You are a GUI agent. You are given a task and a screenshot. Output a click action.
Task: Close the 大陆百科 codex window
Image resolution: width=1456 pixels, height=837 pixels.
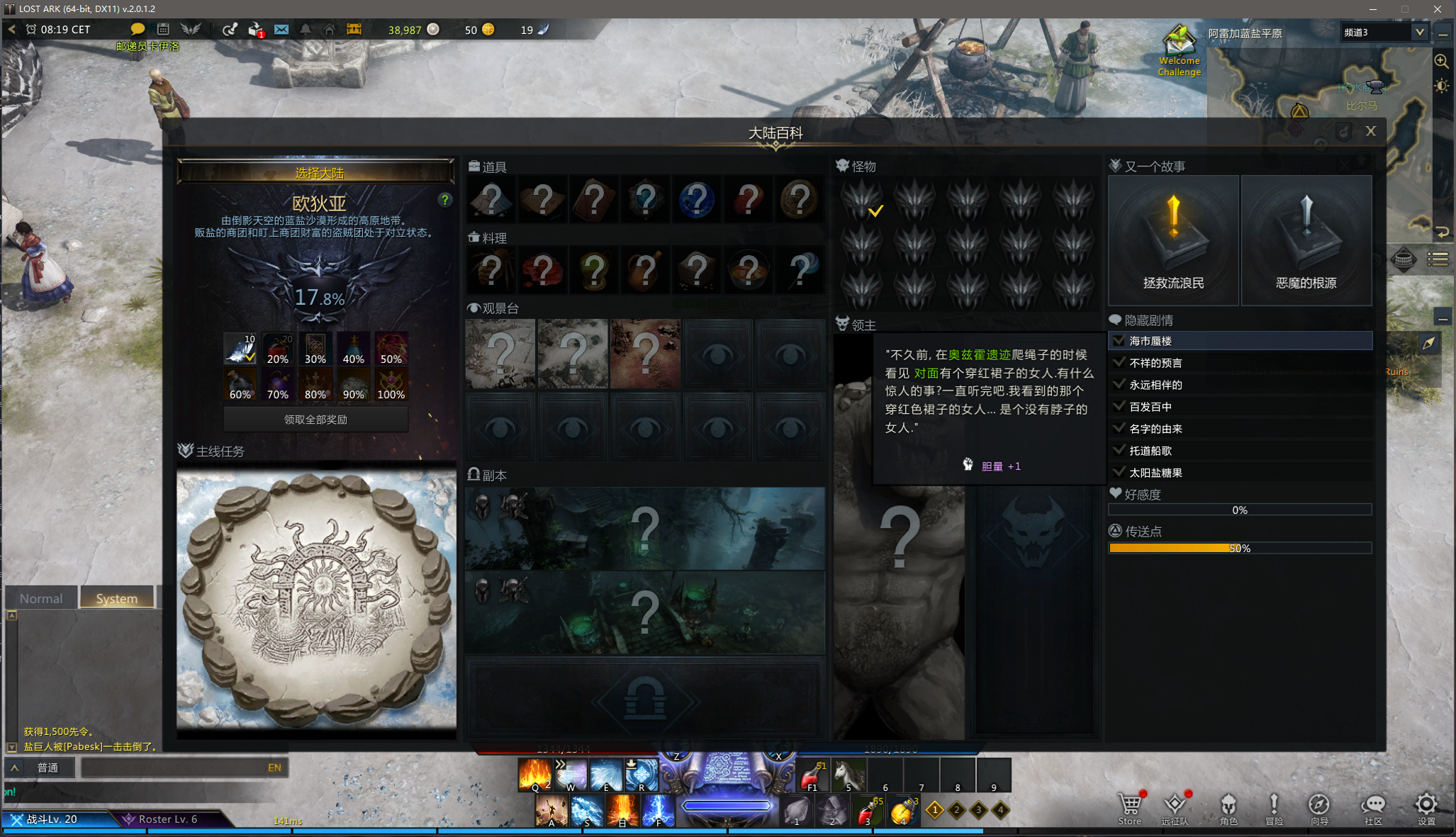(1370, 131)
